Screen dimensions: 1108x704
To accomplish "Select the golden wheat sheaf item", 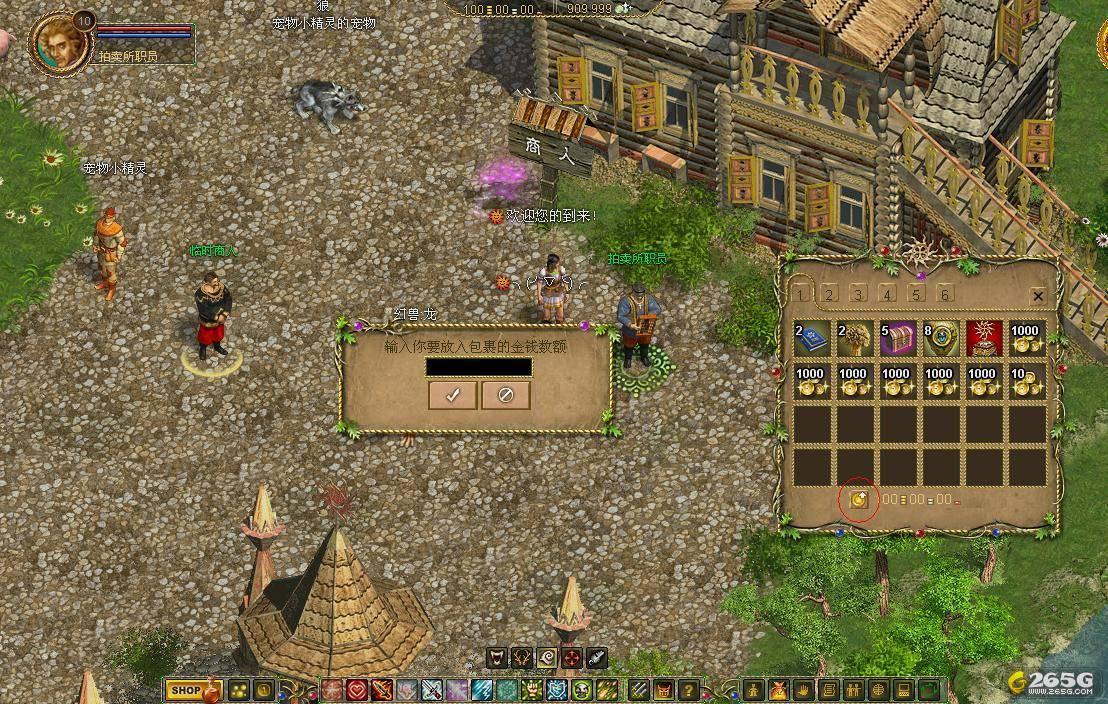I will pos(855,339).
